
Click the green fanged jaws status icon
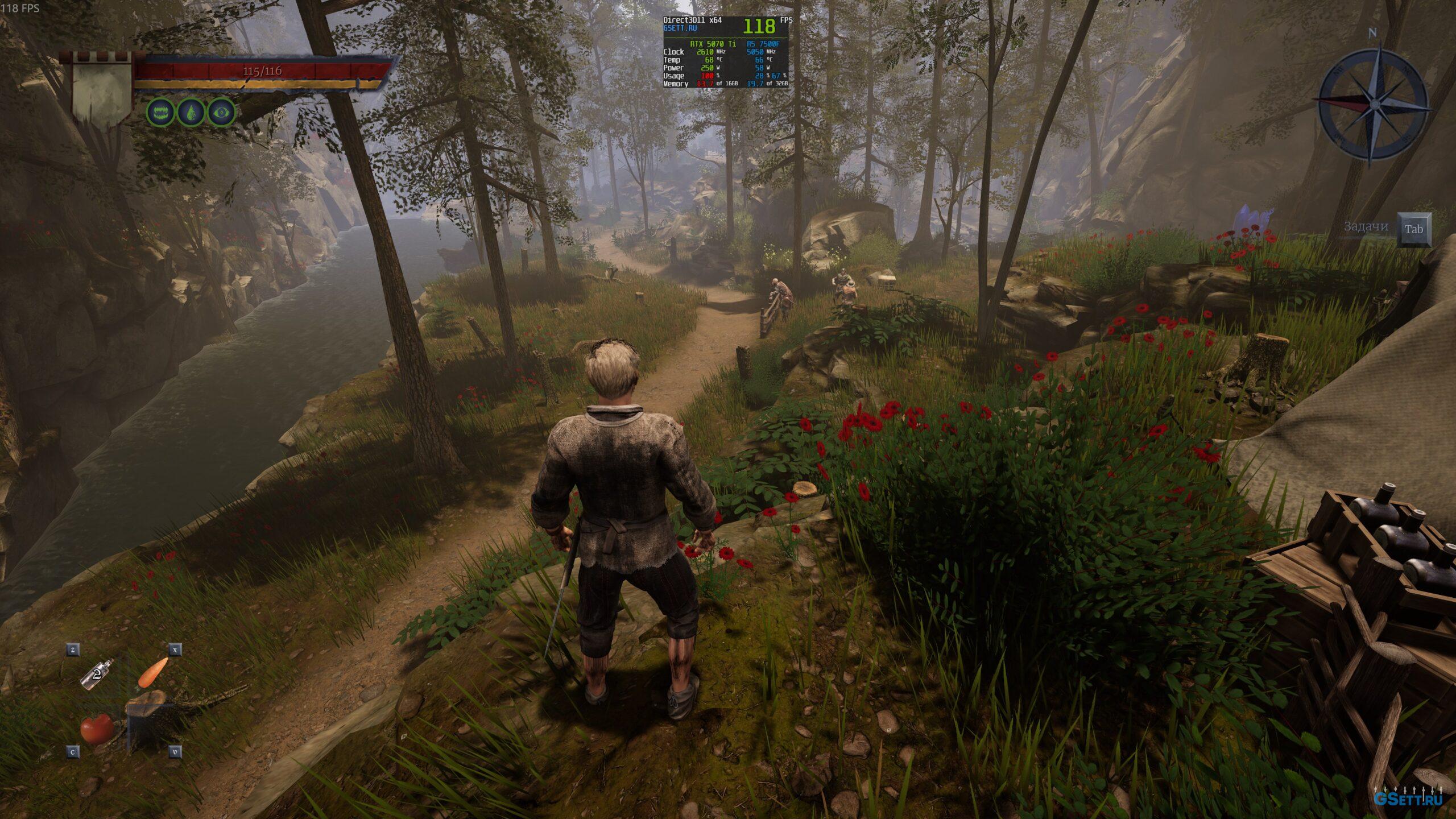[161, 112]
